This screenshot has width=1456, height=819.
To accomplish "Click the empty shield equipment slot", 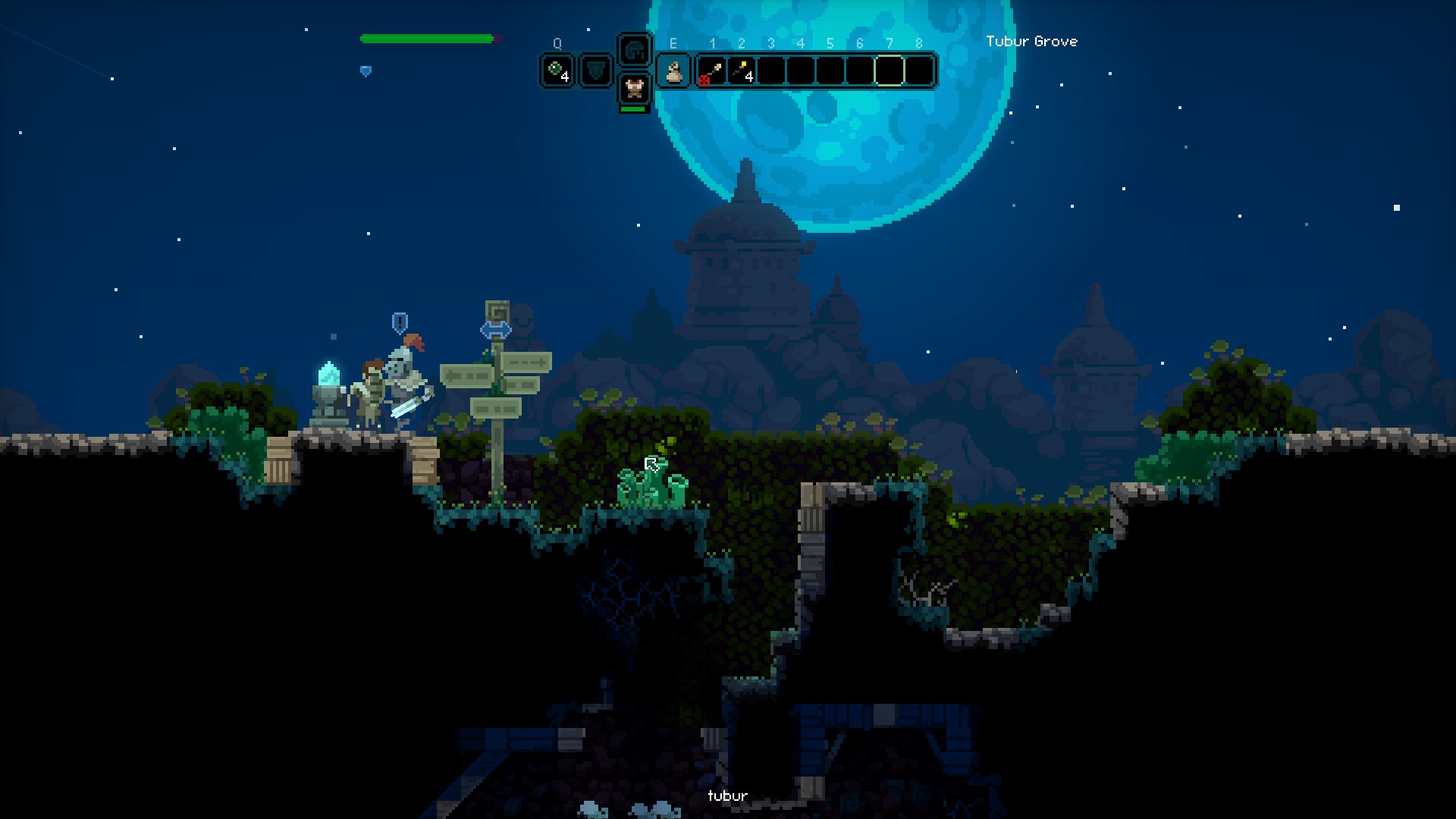I will pos(596,71).
